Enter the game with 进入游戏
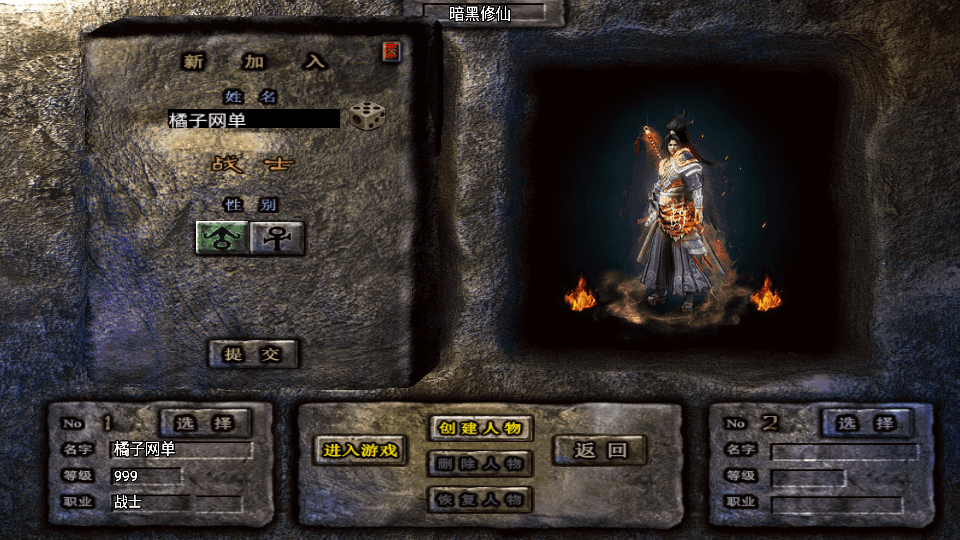The height and width of the screenshot is (540, 960). pos(360,451)
